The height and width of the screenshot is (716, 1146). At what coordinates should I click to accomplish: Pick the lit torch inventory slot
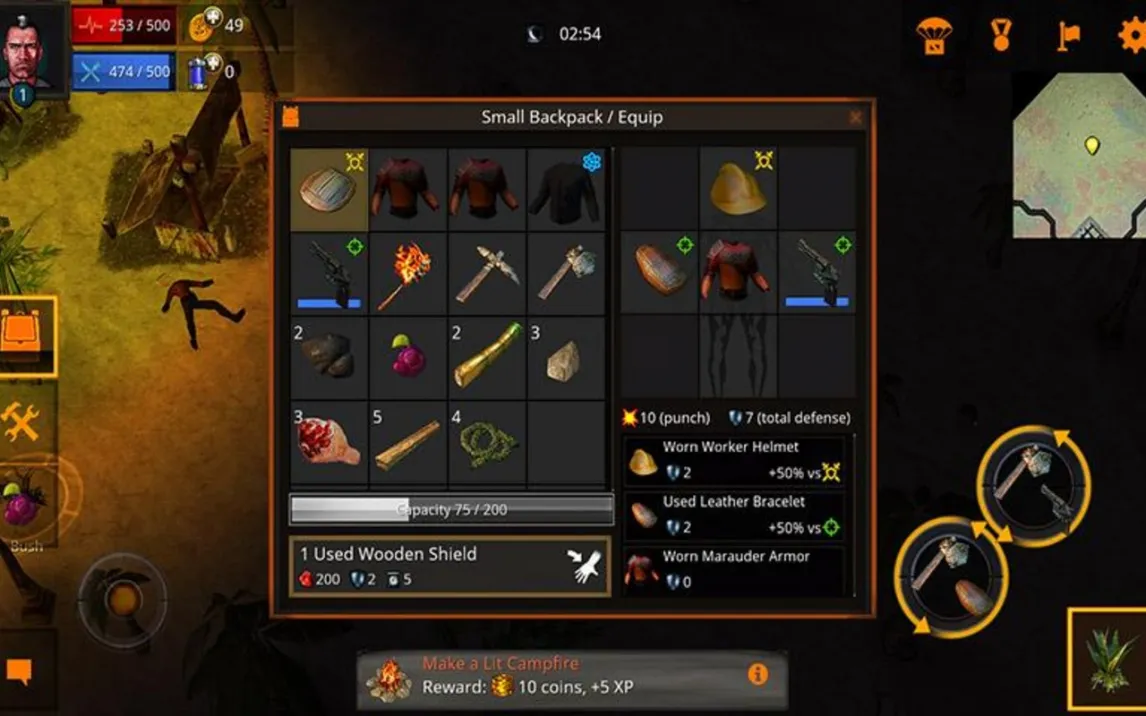(408, 273)
